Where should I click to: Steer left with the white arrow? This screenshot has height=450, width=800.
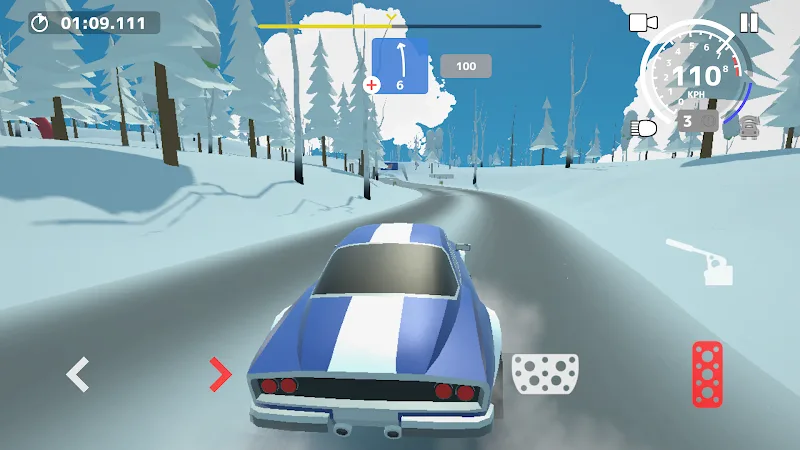(77, 374)
